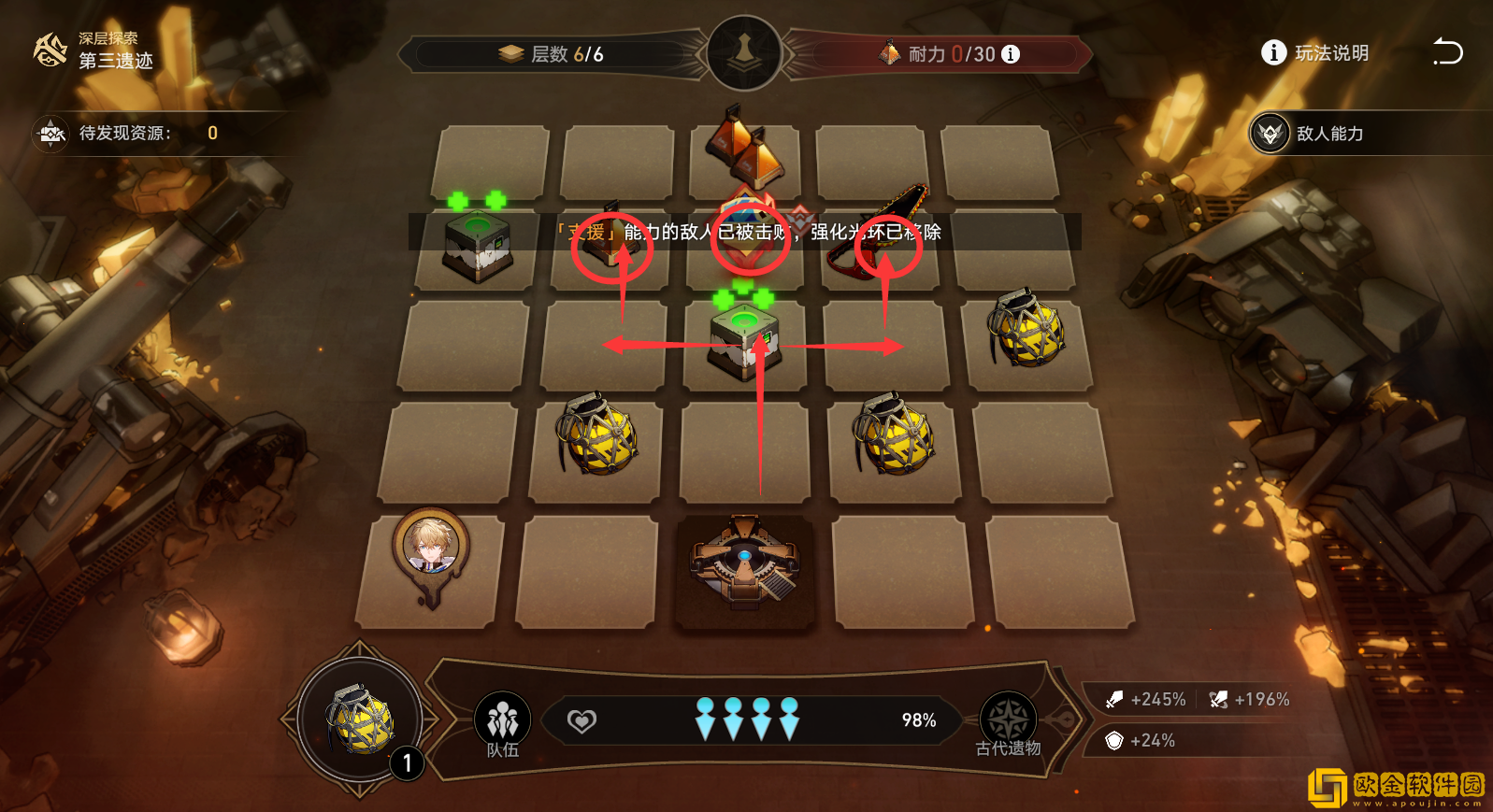
Task: Click the return arrow button
Action: point(1447,52)
